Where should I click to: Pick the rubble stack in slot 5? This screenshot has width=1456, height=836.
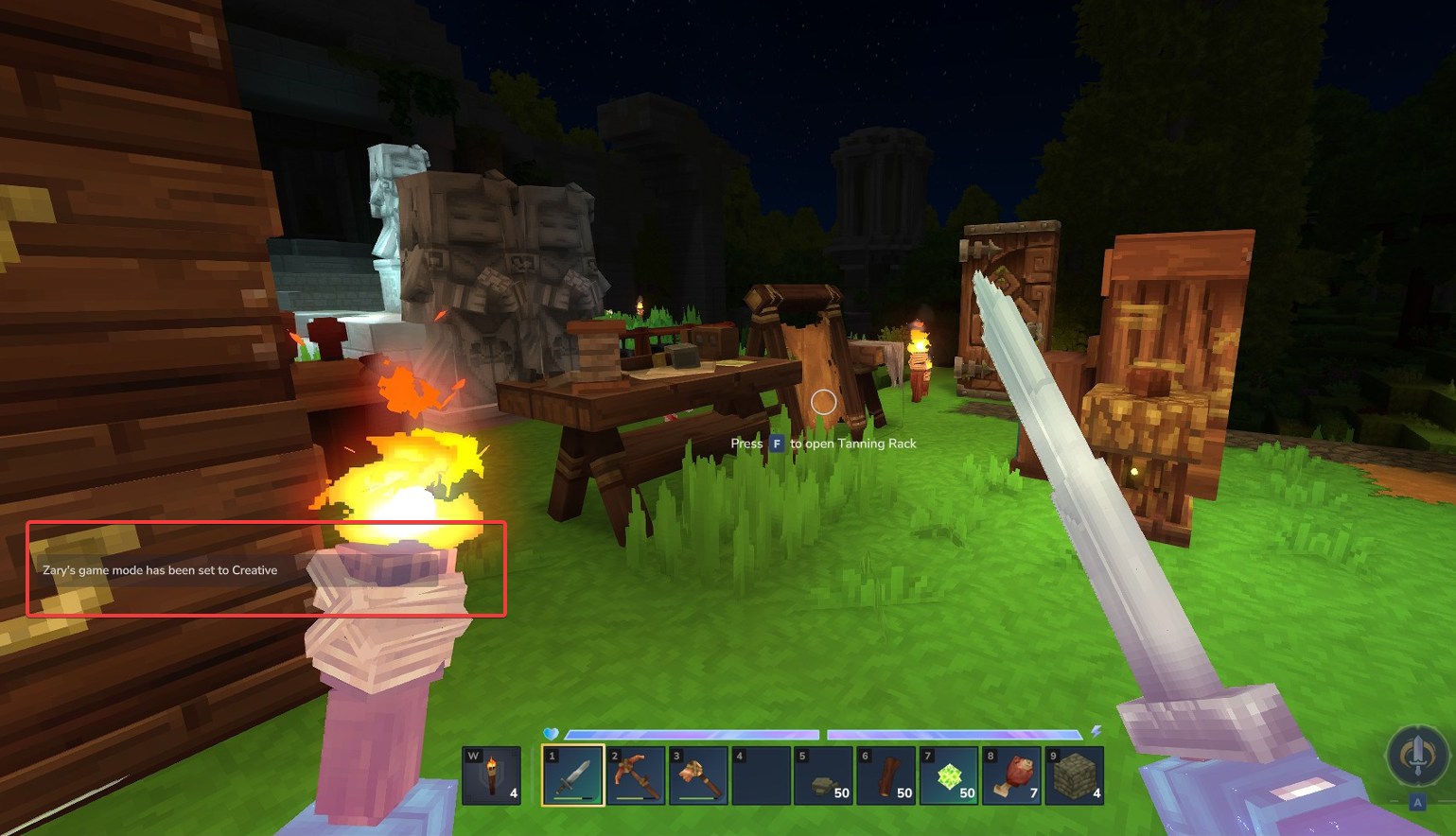click(823, 775)
